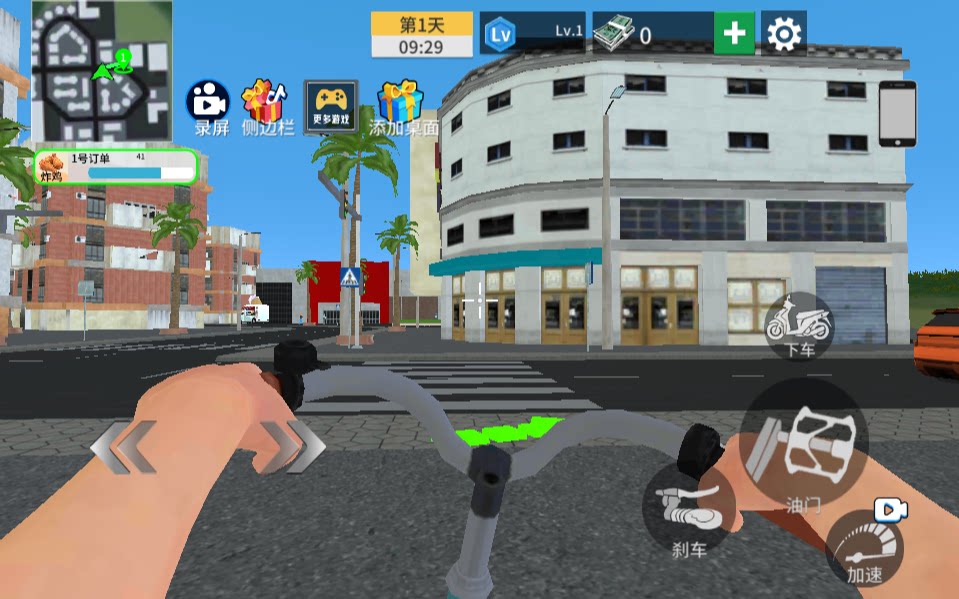The width and height of the screenshot is (959, 599).
Task: Apply the 刹车 brake button
Action: pos(690,512)
